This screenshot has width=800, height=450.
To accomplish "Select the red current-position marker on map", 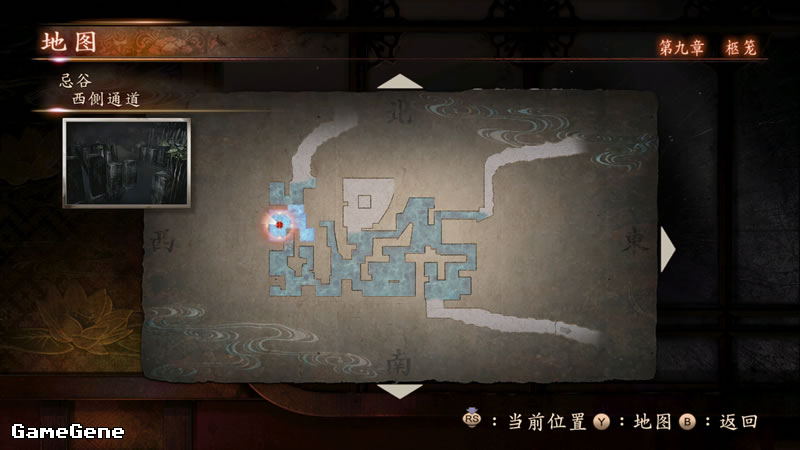I will (279, 224).
